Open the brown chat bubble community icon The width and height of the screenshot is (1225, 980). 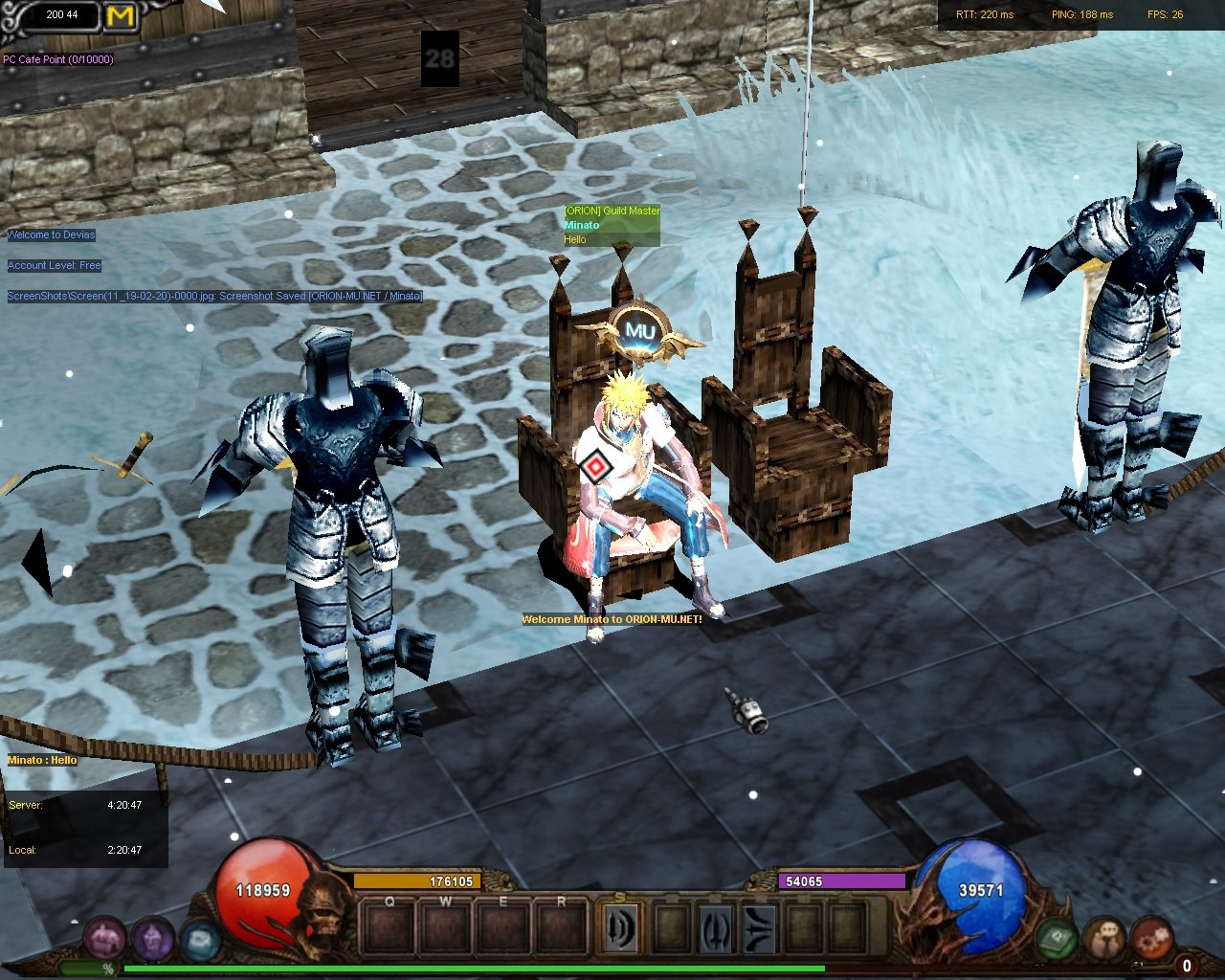click(x=1104, y=938)
